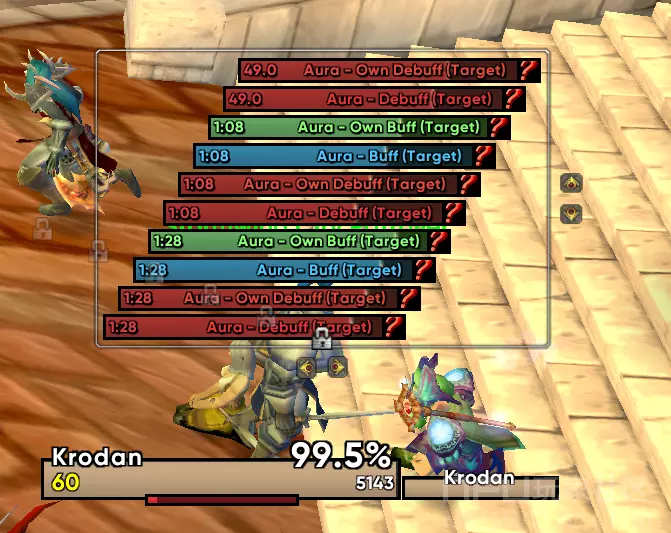Choose the 1:08 Aura - Buff (Target) bar

tap(333, 156)
